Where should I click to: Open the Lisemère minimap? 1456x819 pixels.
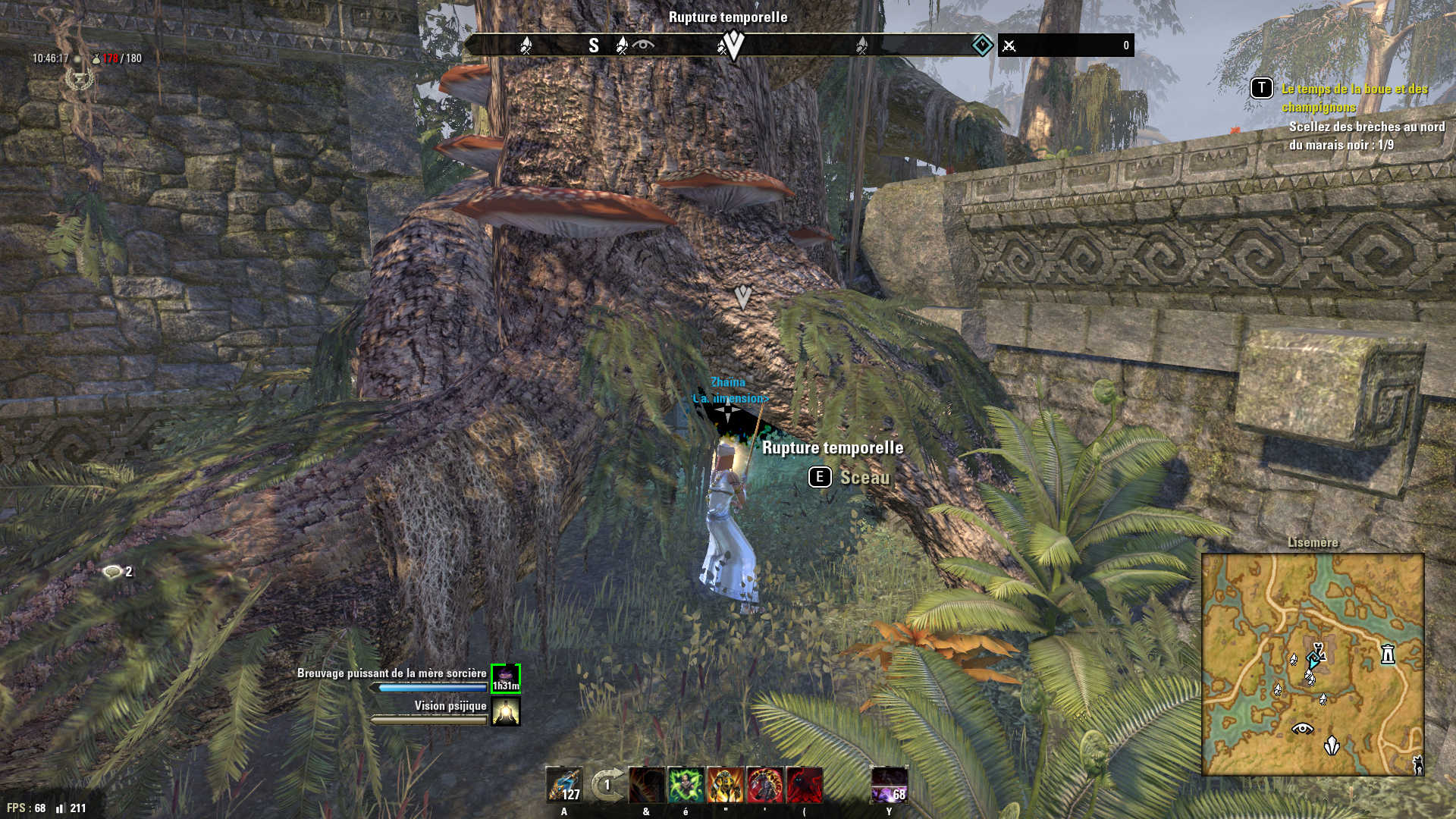coord(1313,664)
